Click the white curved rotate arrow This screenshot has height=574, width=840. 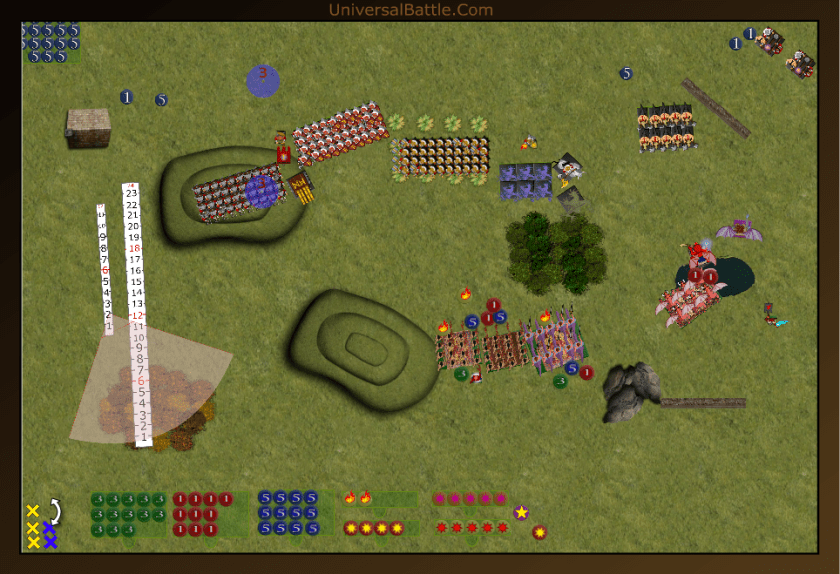[x=57, y=512]
